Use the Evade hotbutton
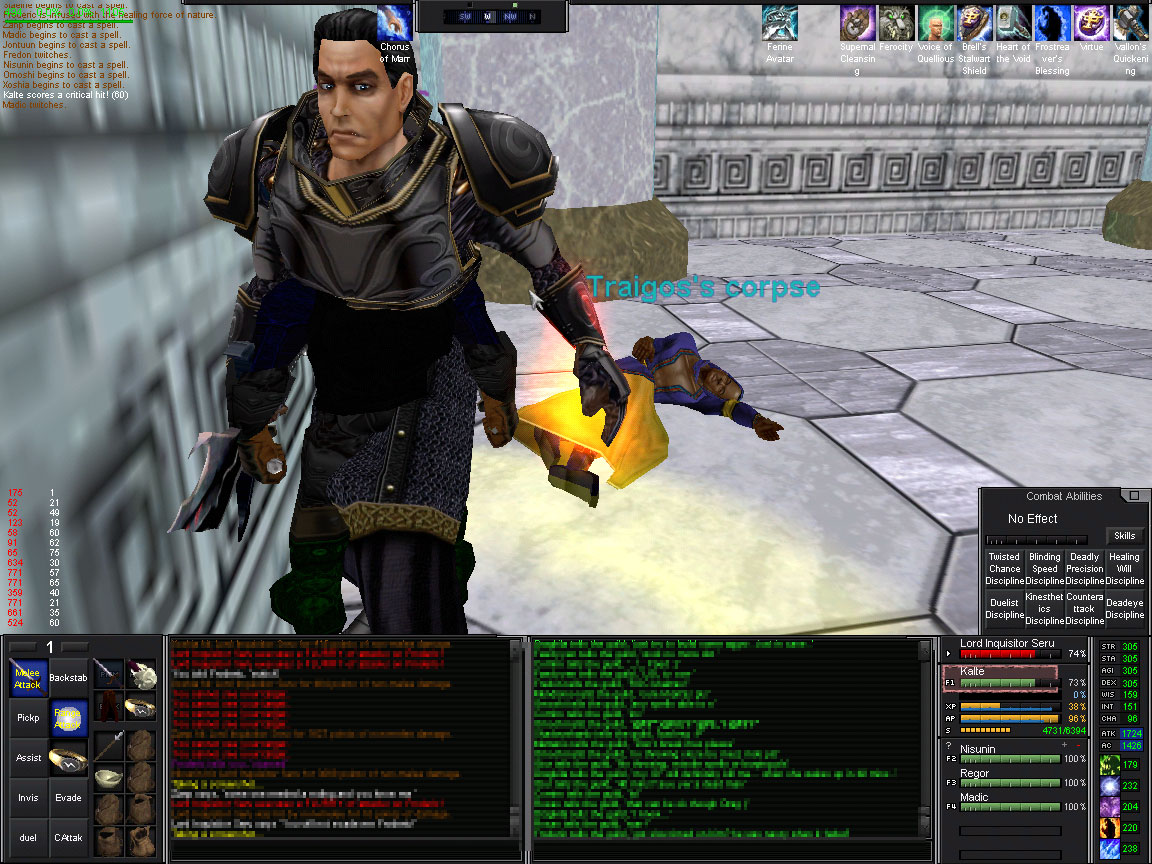1152x864 pixels. pyautogui.click(x=68, y=798)
